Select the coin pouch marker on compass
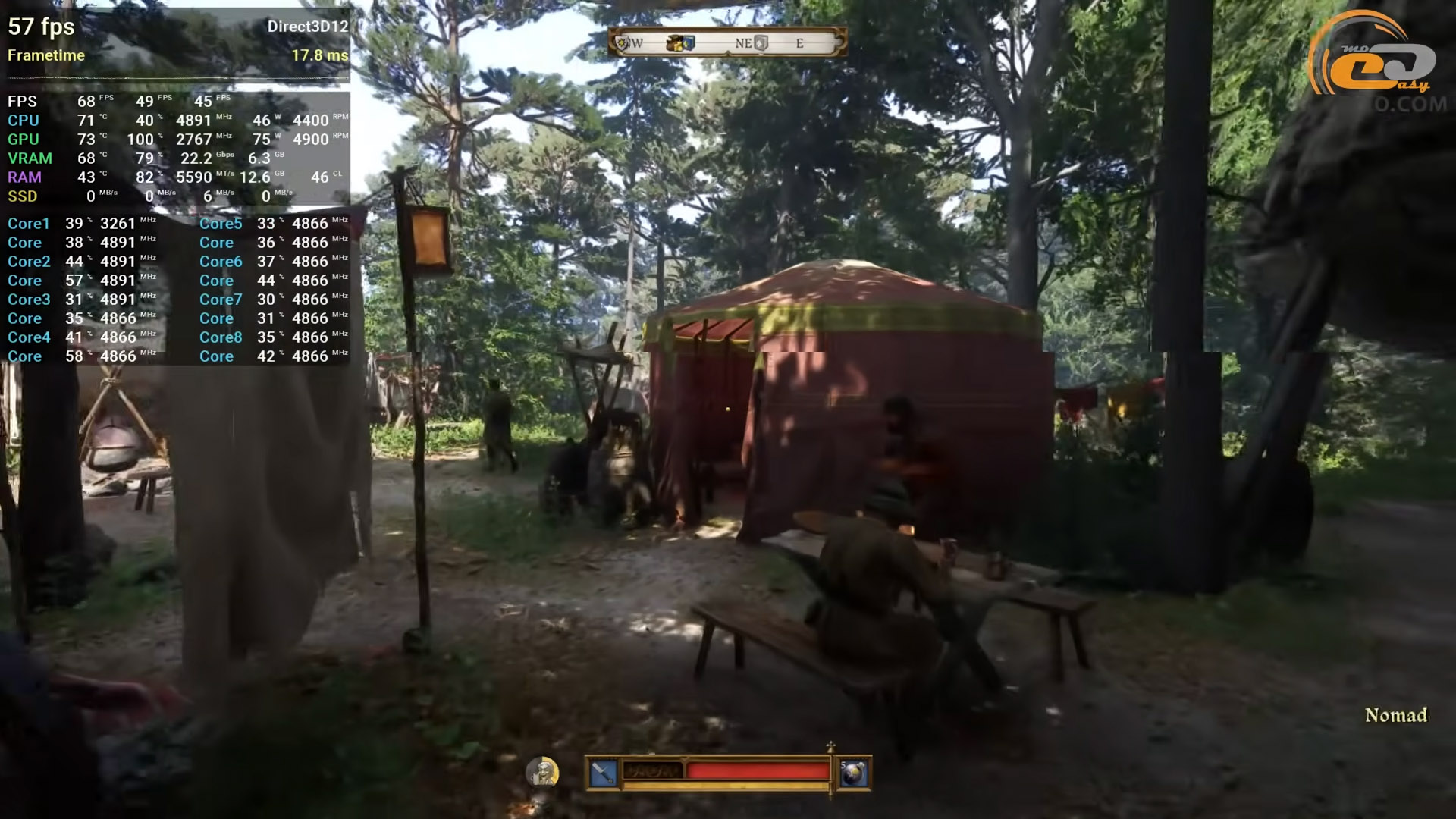This screenshot has height=819, width=1456. (x=674, y=43)
